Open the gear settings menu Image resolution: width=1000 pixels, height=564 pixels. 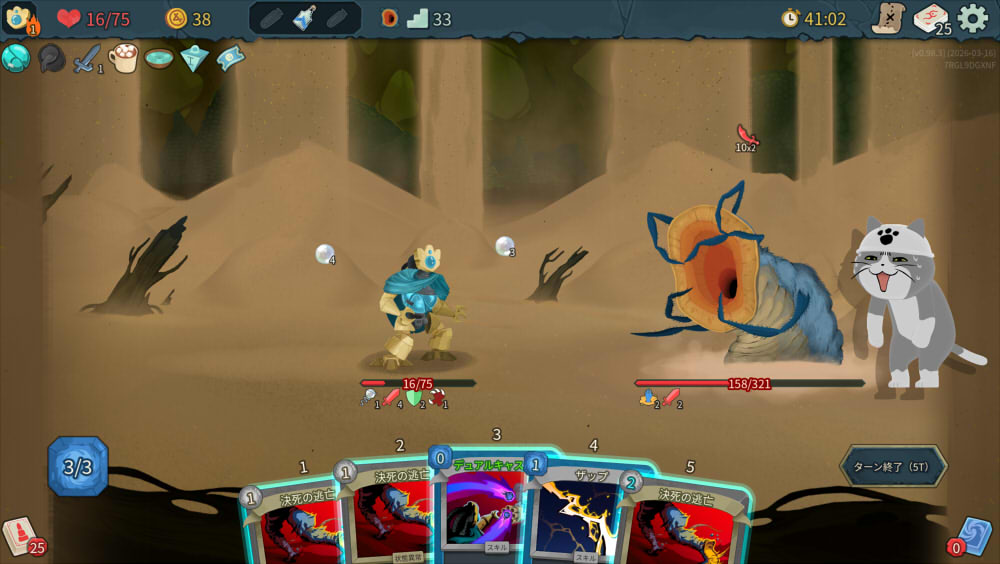[973, 18]
